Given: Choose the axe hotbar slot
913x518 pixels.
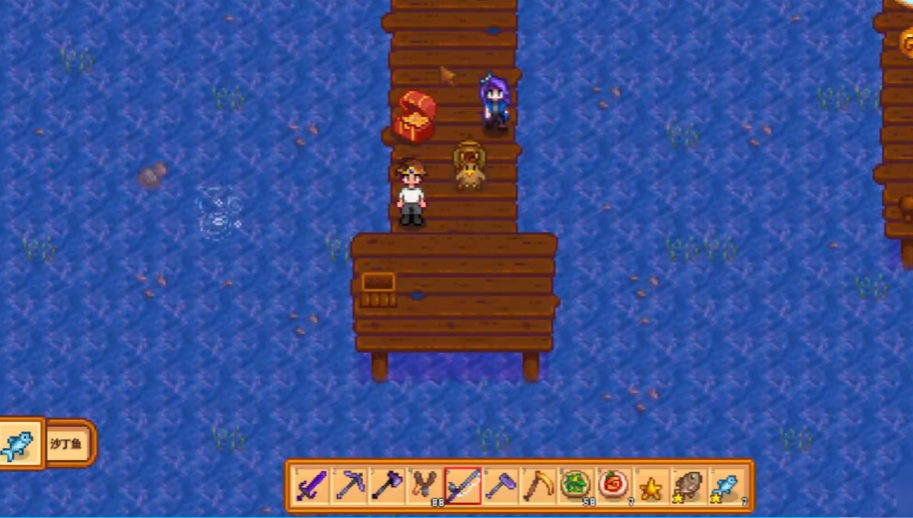Looking at the screenshot, I should pyautogui.click(x=387, y=487).
